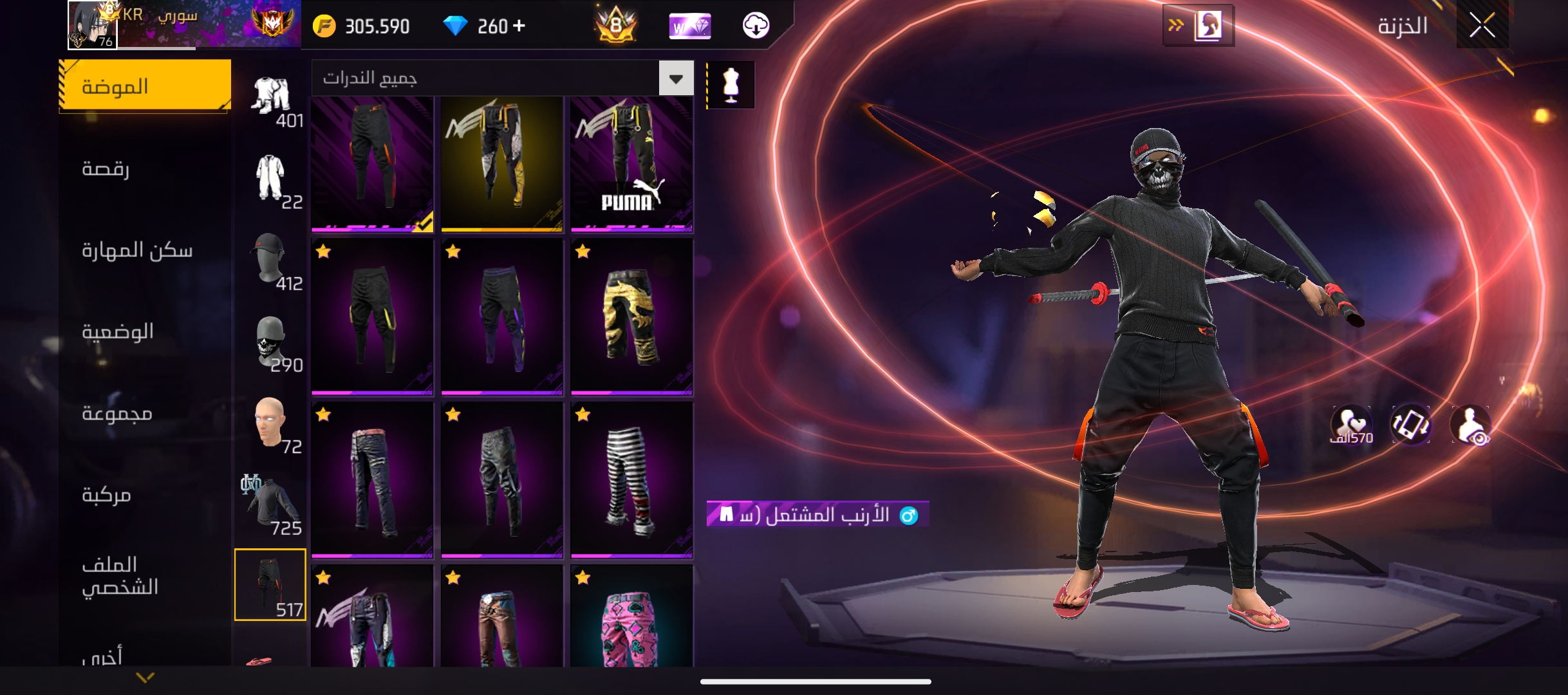This screenshot has height=695, width=1568.
Task: Open the مجموعة collection tab
Action: (117, 413)
